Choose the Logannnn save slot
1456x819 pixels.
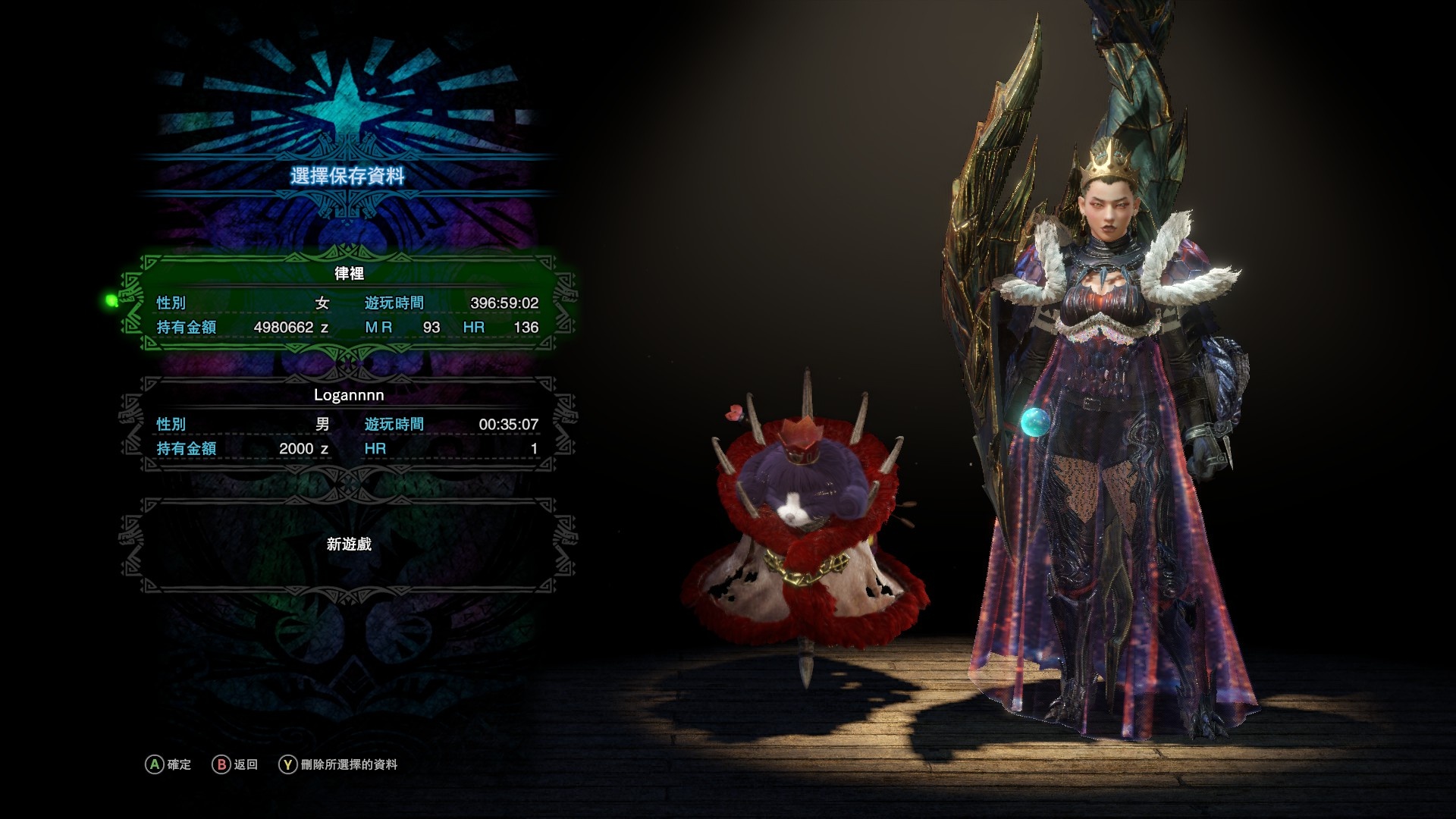coord(349,423)
